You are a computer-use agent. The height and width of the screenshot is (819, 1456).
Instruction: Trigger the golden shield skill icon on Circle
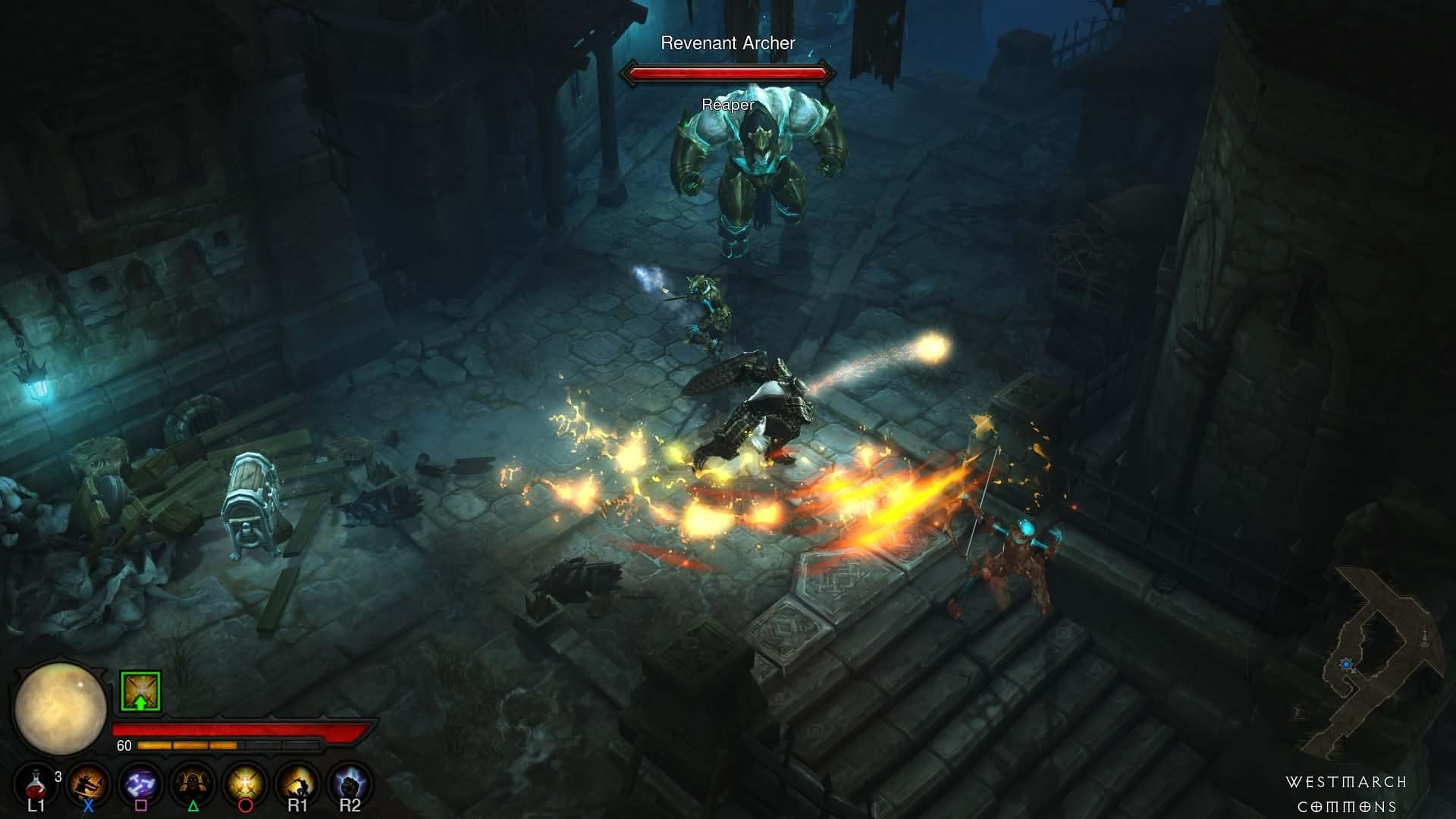coord(244,783)
